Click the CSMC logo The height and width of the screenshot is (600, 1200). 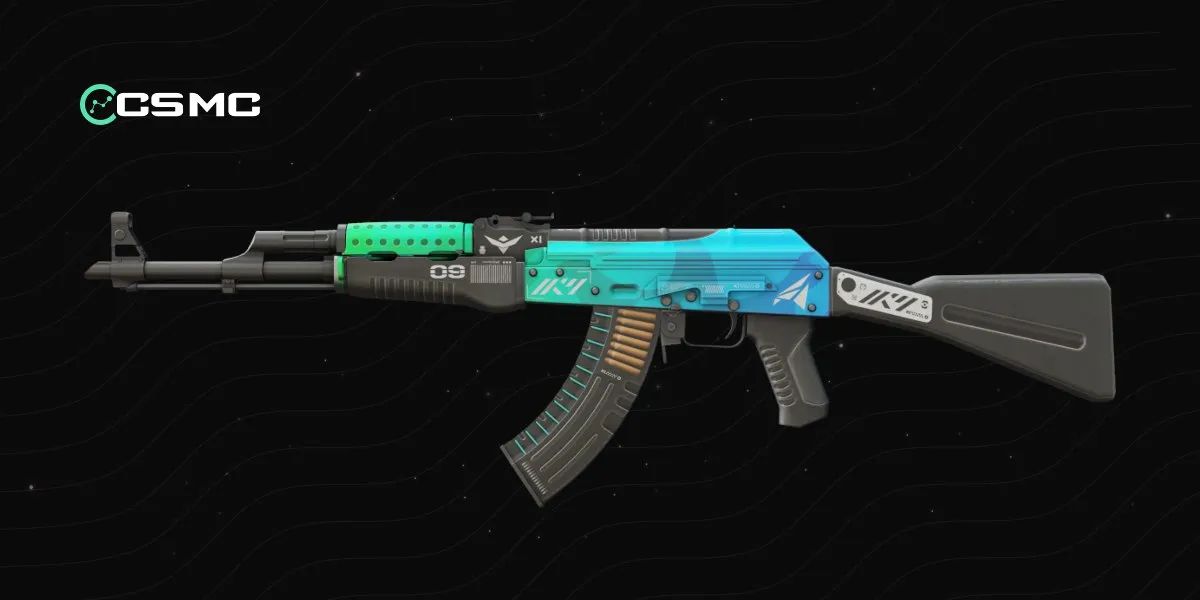(170, 102)
